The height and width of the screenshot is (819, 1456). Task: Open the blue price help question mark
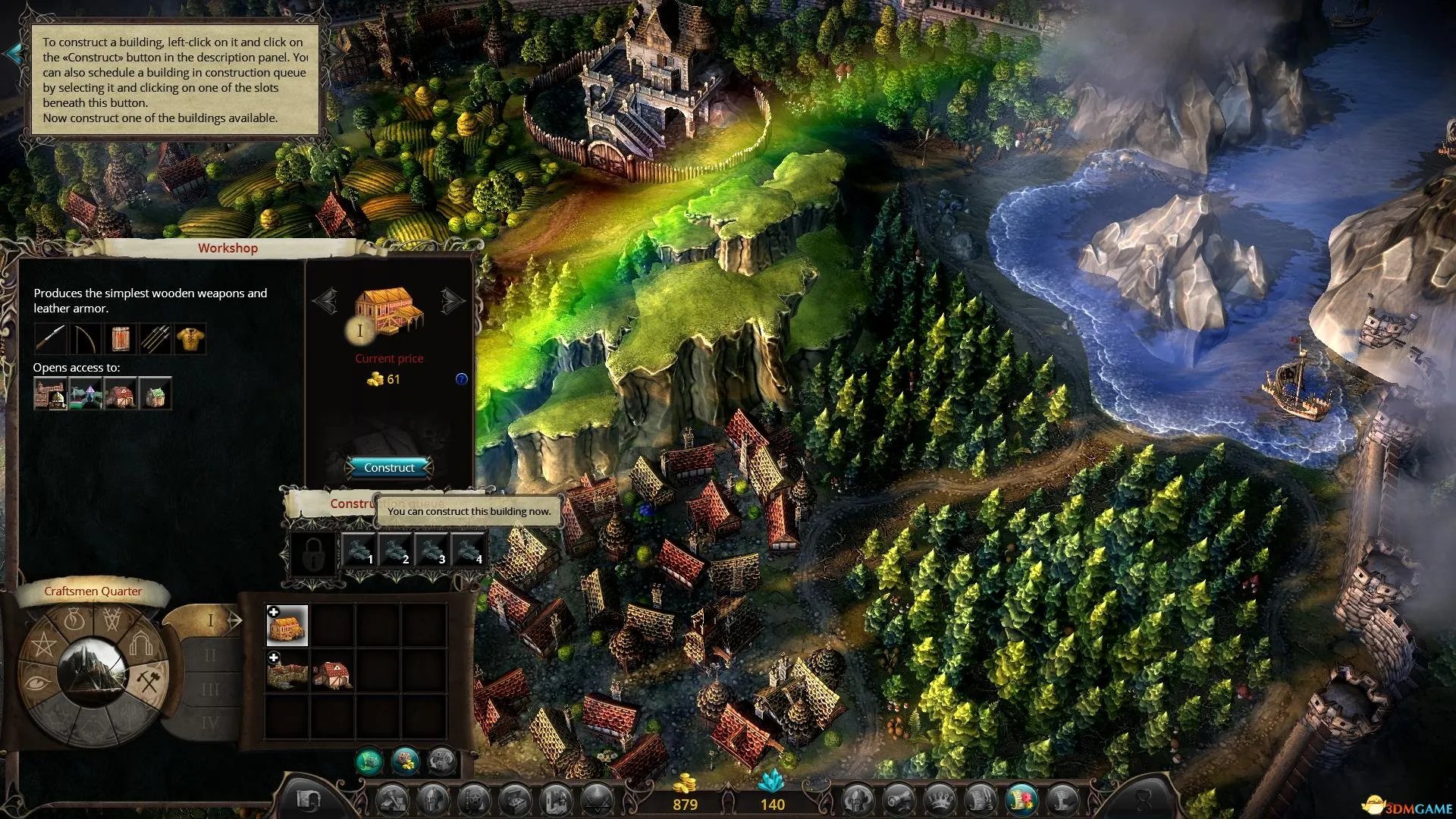pyautogui.click(x=461, y=379)
